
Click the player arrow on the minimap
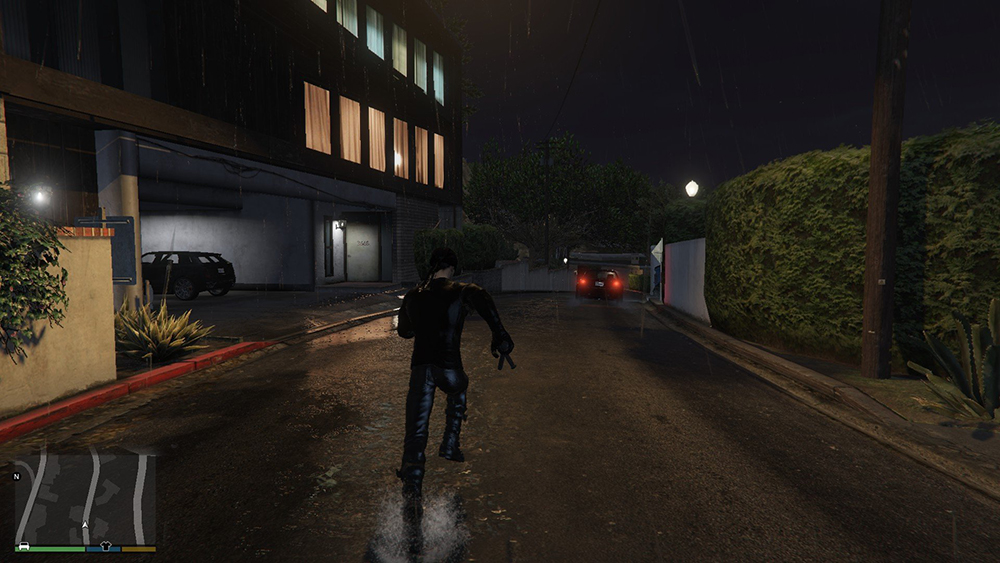tap(85, 524)
